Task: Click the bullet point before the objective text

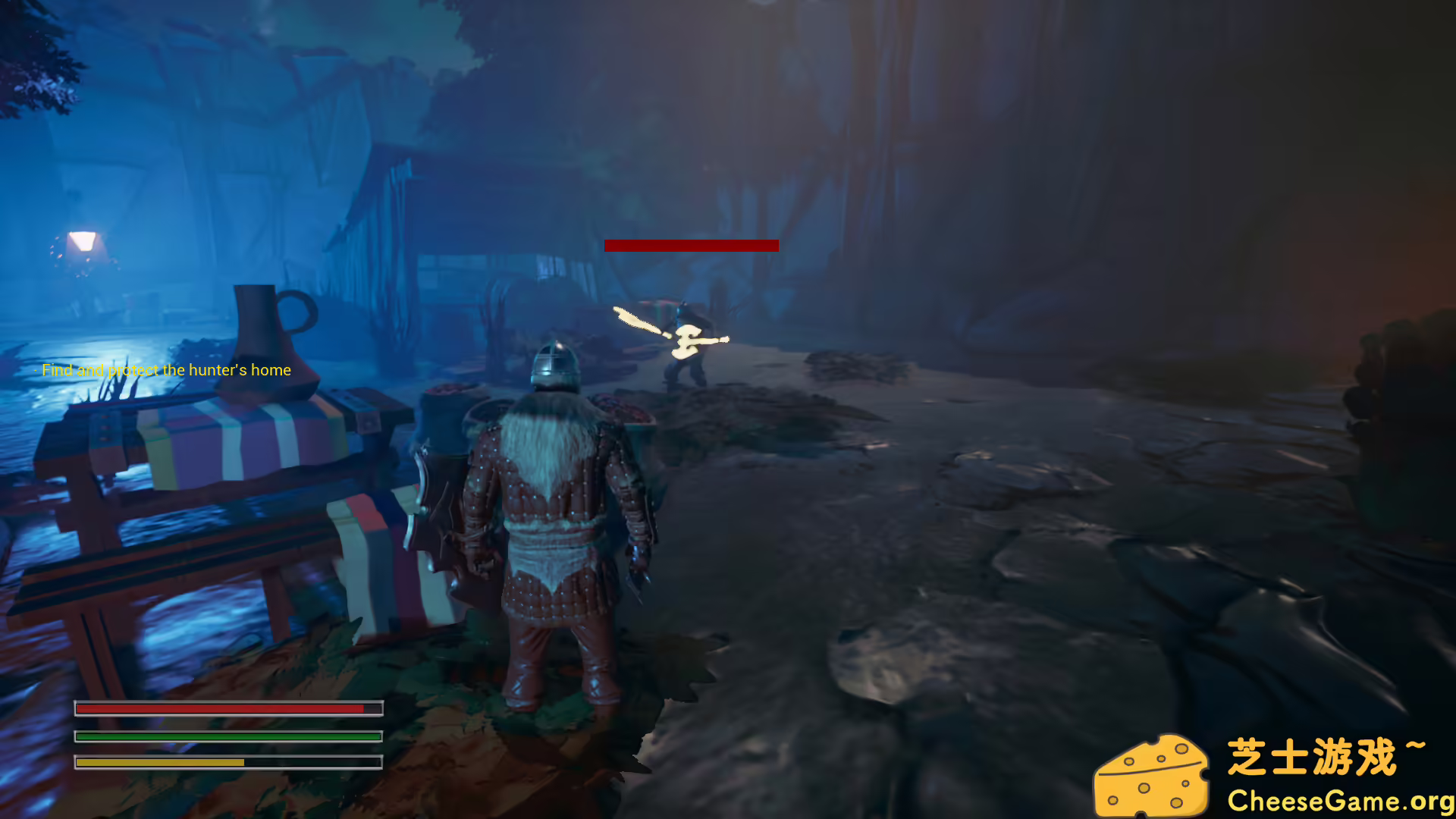Action: pyautogui.click(x=36, y=369)
